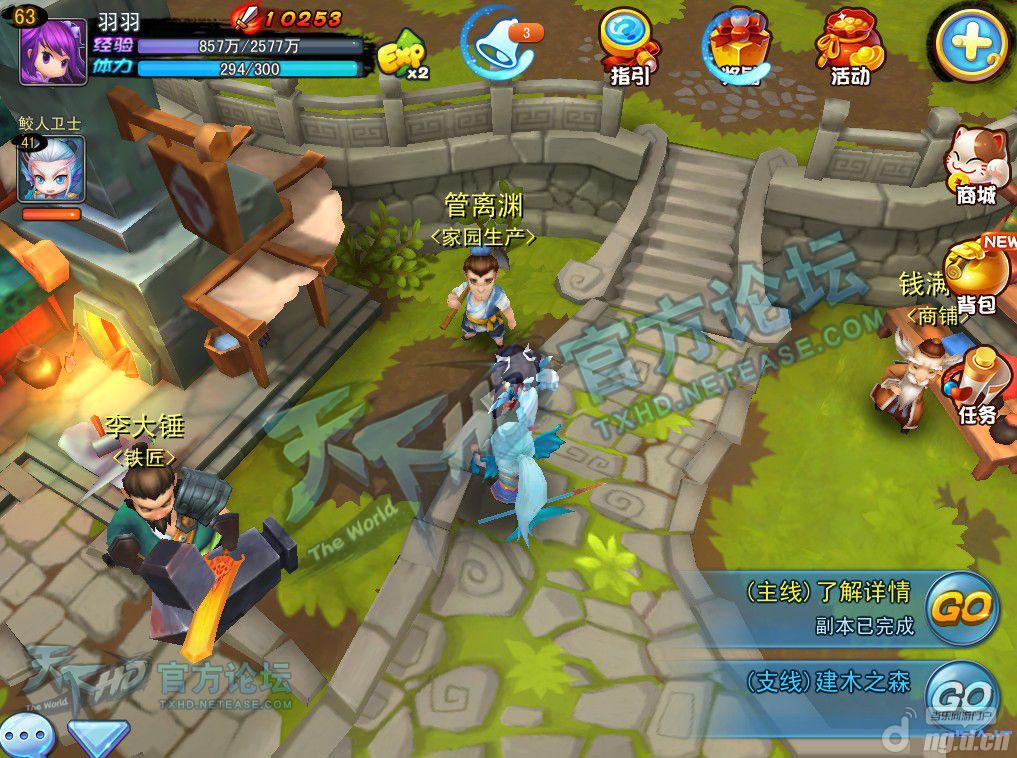Open the 指引 guide menu
The image size is (1017, 758).
tap(629, 45)
